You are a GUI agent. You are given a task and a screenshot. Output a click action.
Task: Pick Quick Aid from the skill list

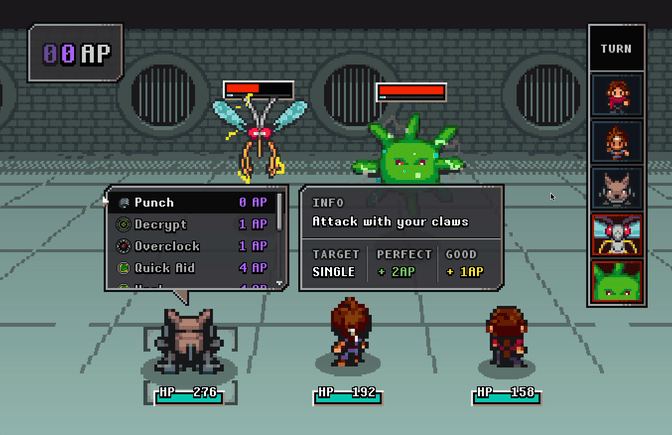point(190,269)
